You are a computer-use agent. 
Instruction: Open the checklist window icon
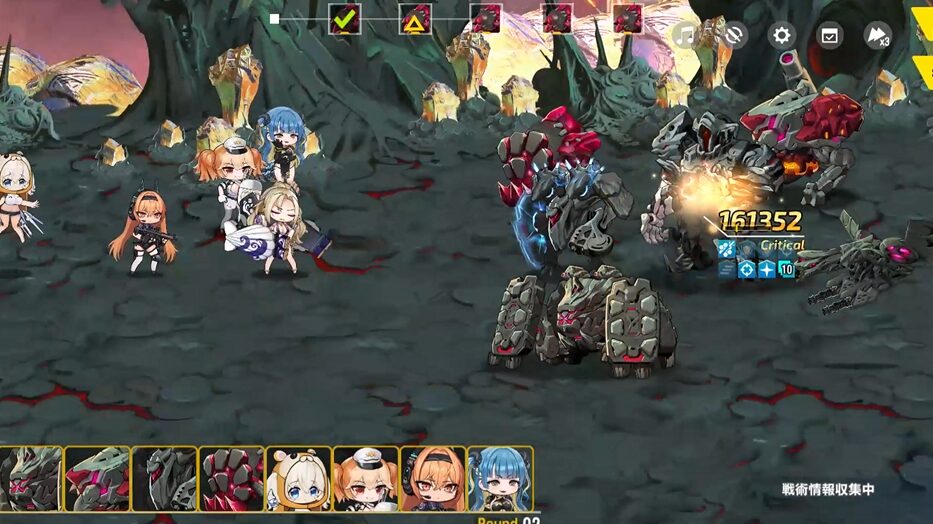tap(830, 36)
